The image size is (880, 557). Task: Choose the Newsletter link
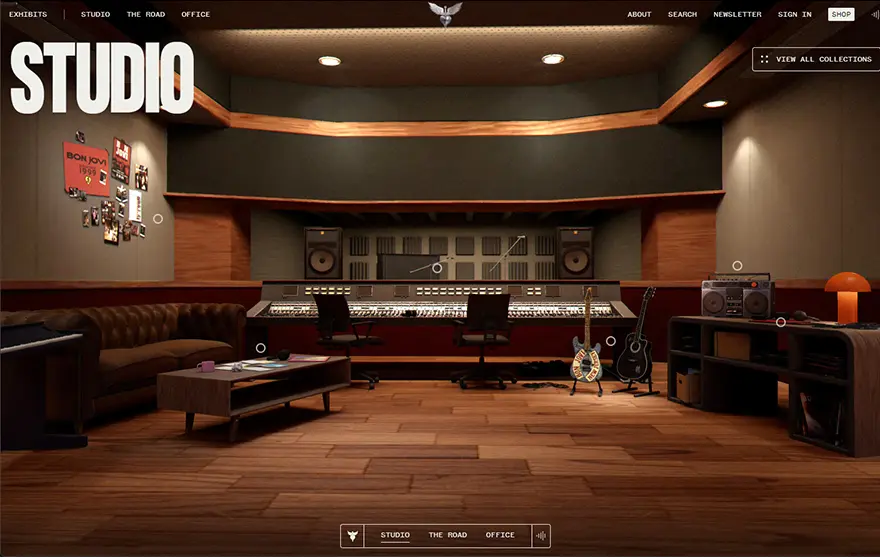click(737, 15)
